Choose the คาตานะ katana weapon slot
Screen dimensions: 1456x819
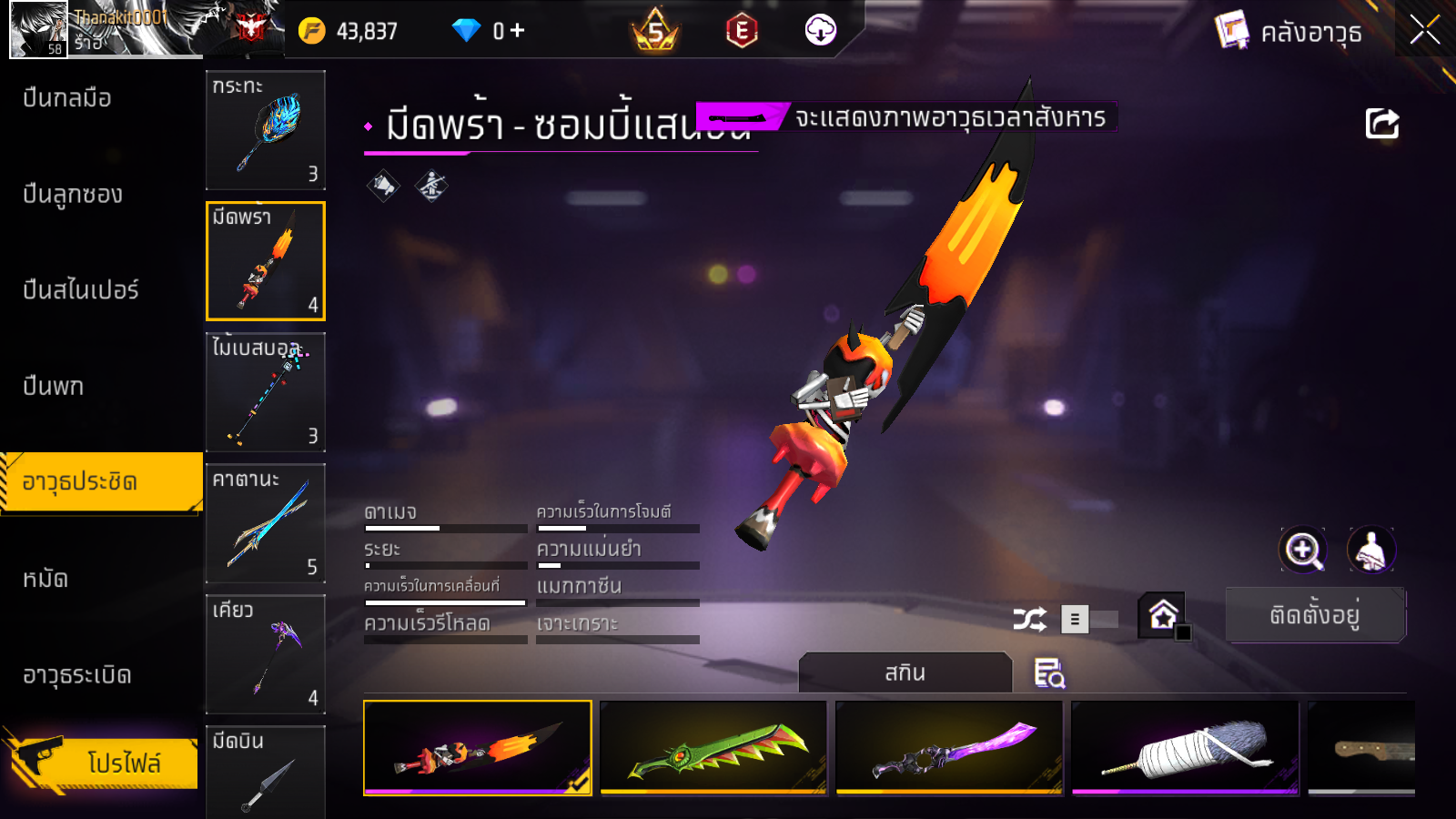tap(266, 523)
